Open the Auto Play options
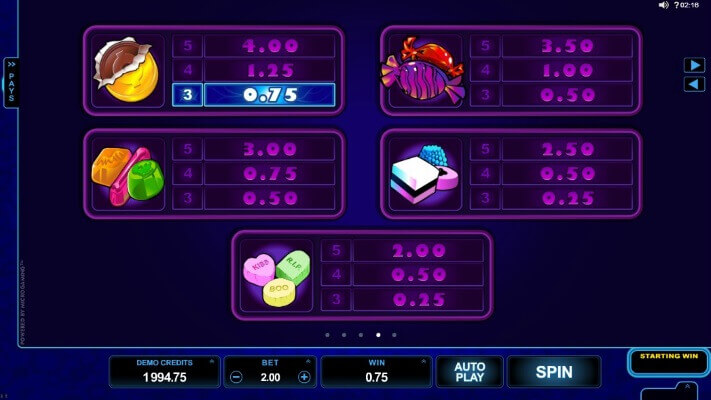This screenshot has height=400, width=711. pos(469,372)
